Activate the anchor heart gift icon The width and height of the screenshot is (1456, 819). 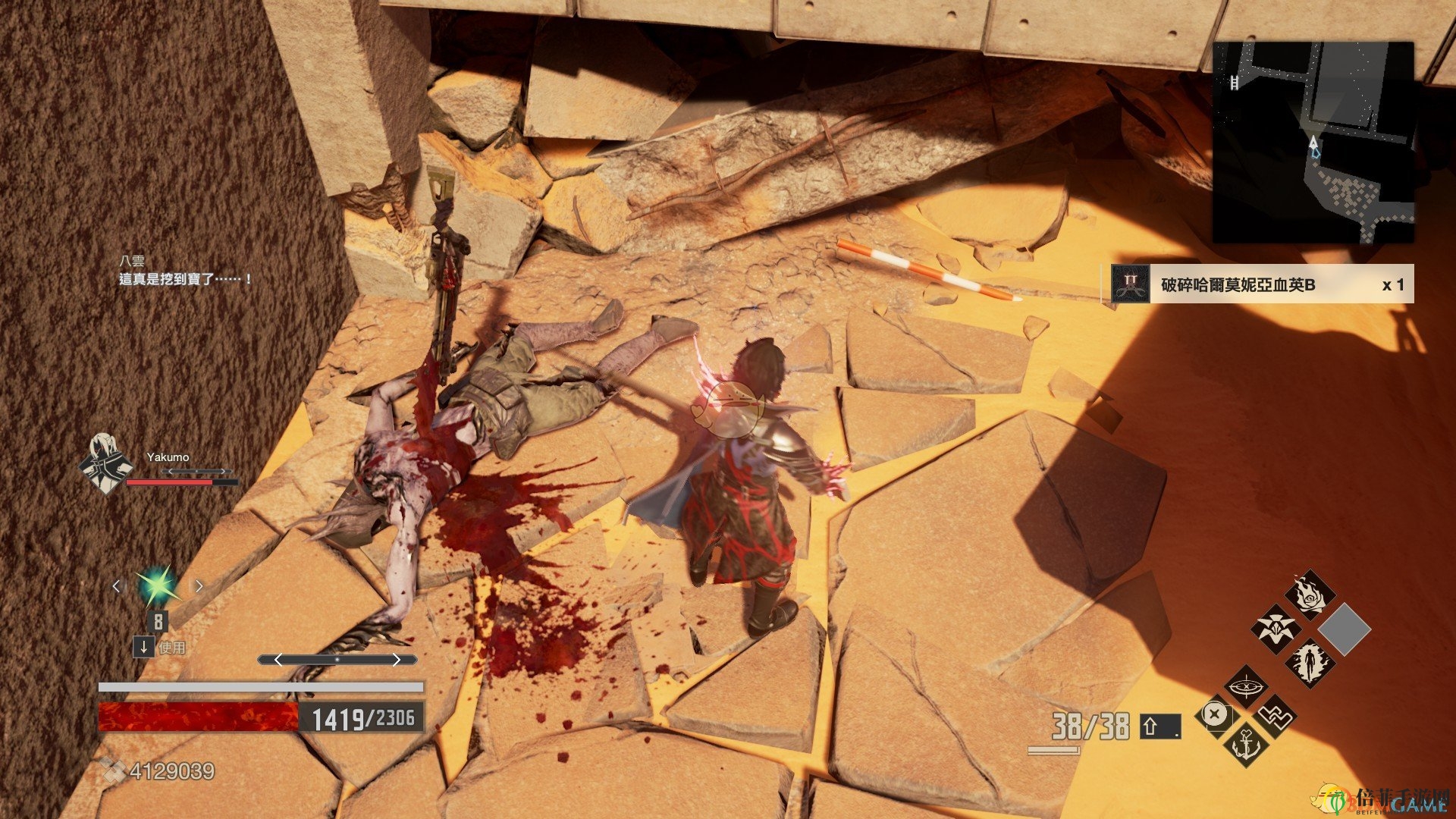pyautogui.click(x=1245, y=743)
